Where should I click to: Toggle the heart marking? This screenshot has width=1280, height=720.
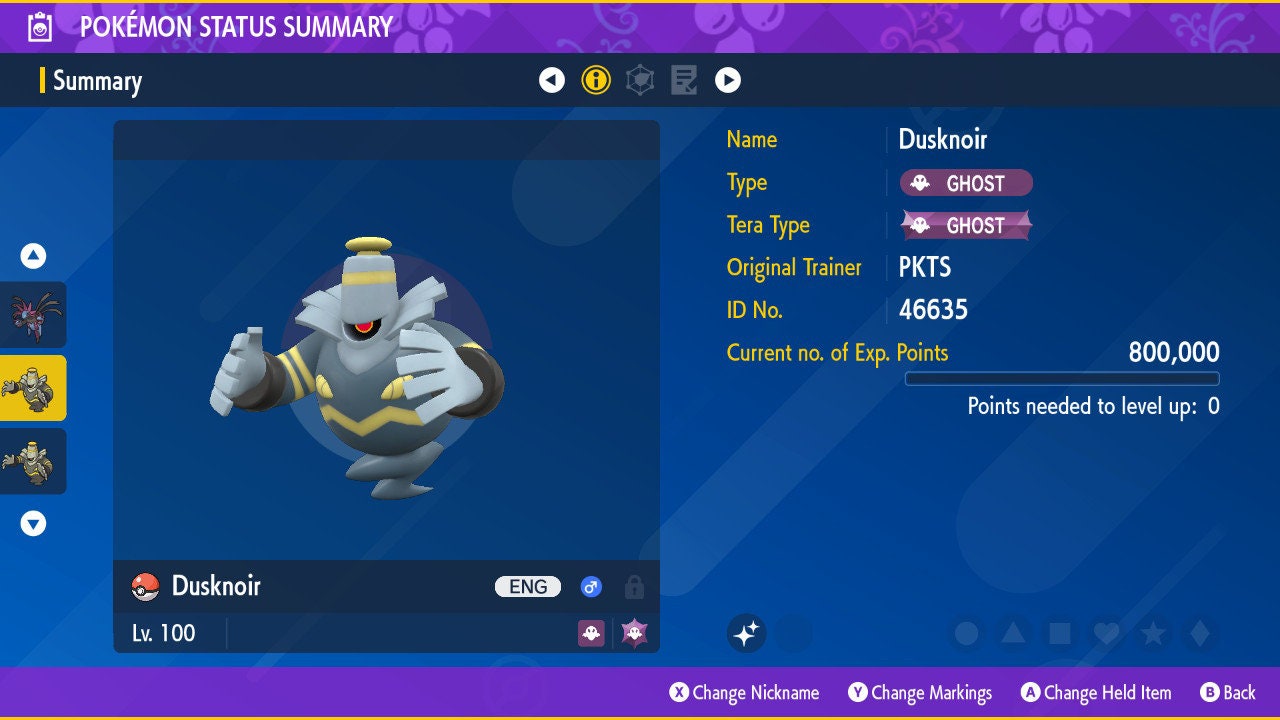point(1106,633)
